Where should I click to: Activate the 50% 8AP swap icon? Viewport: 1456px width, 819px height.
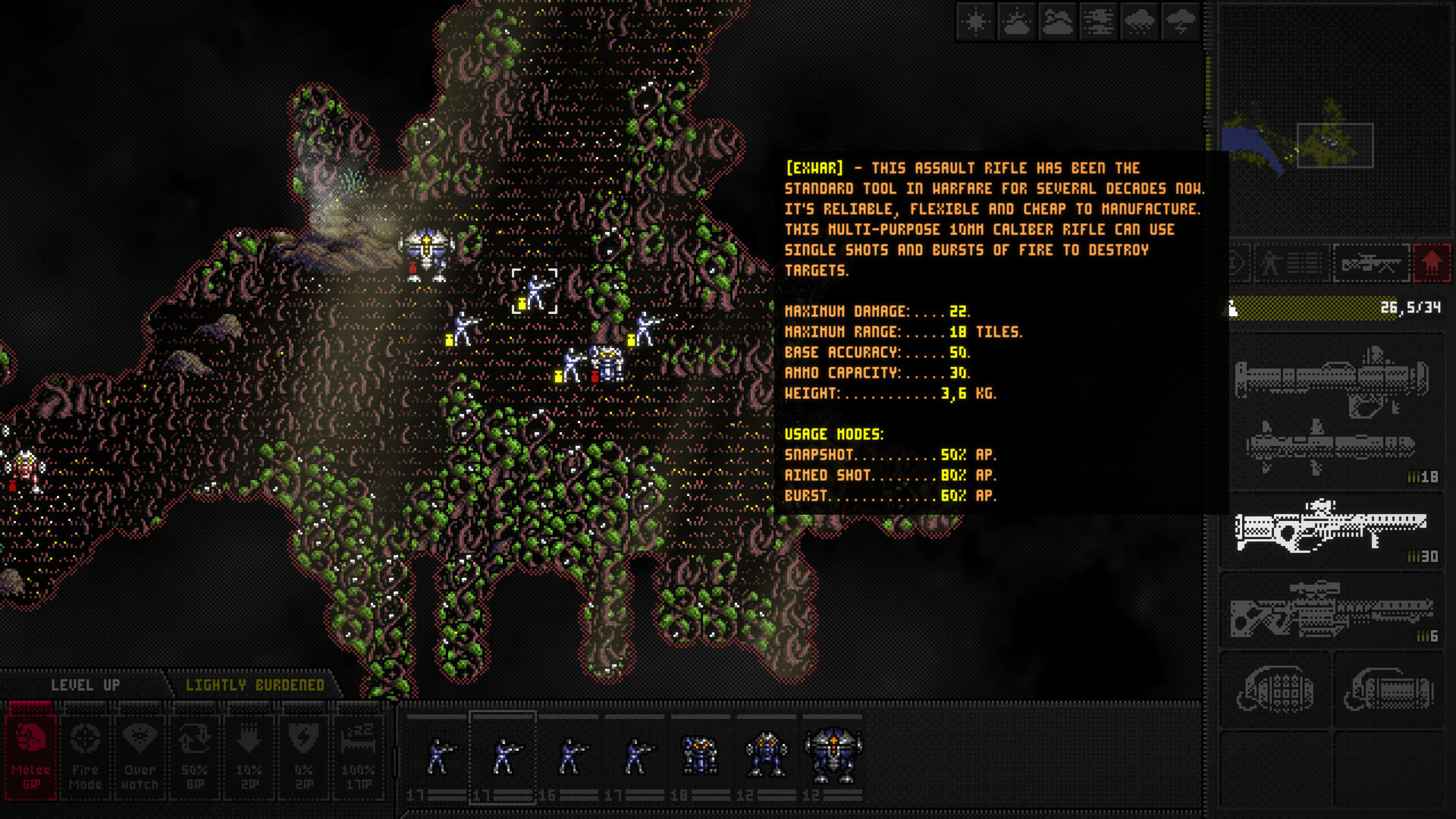click(195, 755)
